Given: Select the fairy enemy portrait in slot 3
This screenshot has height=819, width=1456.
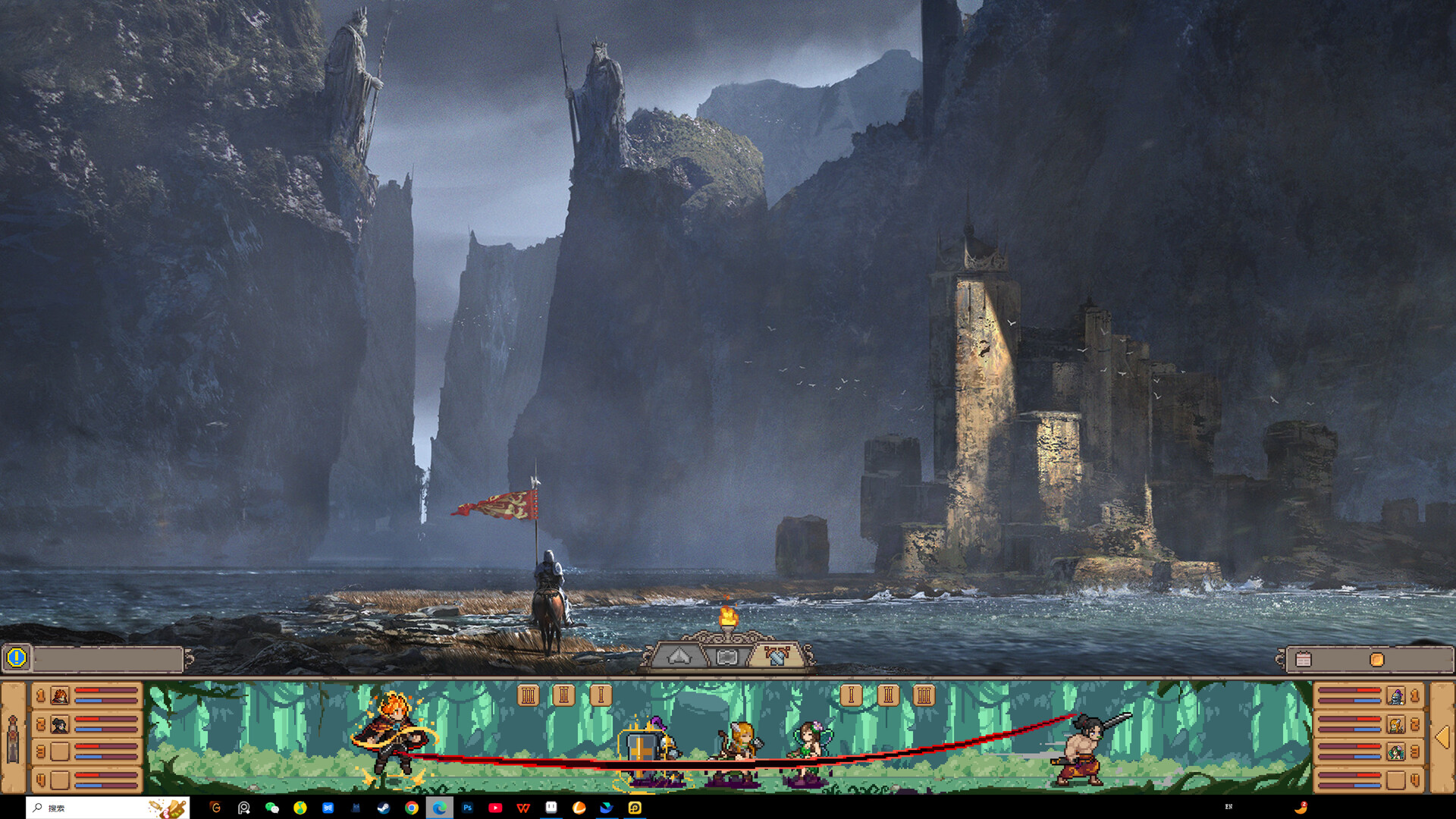Looking at the screenshot, I should [x=1395, y=752].
